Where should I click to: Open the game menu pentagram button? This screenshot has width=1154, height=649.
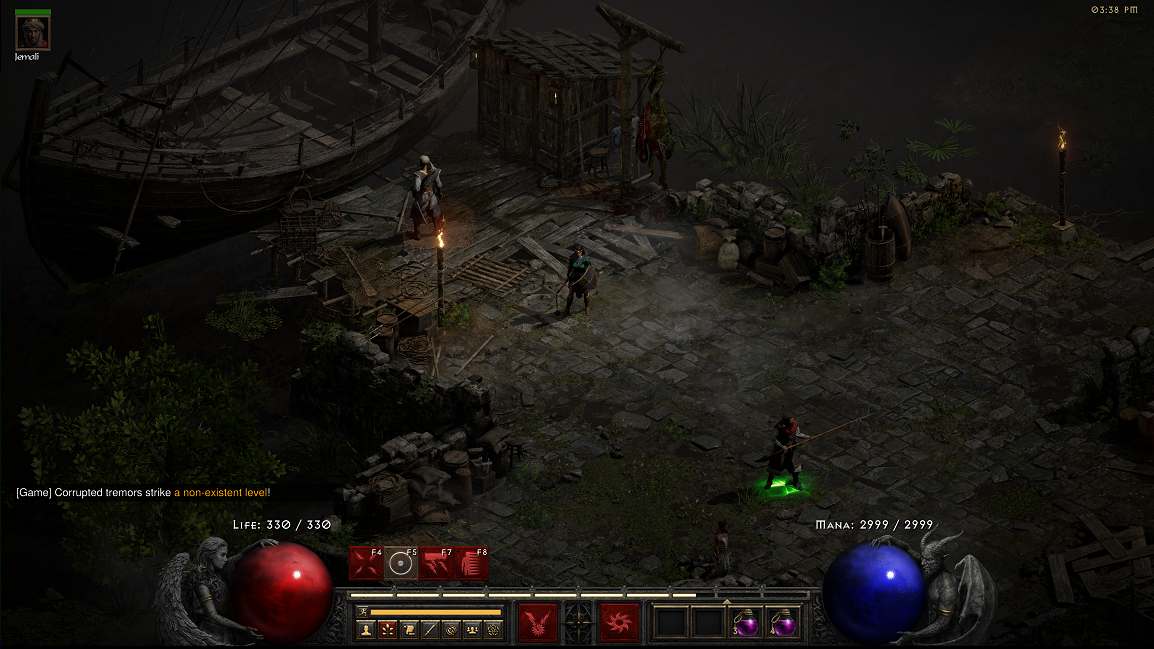[x=492, y=629]
